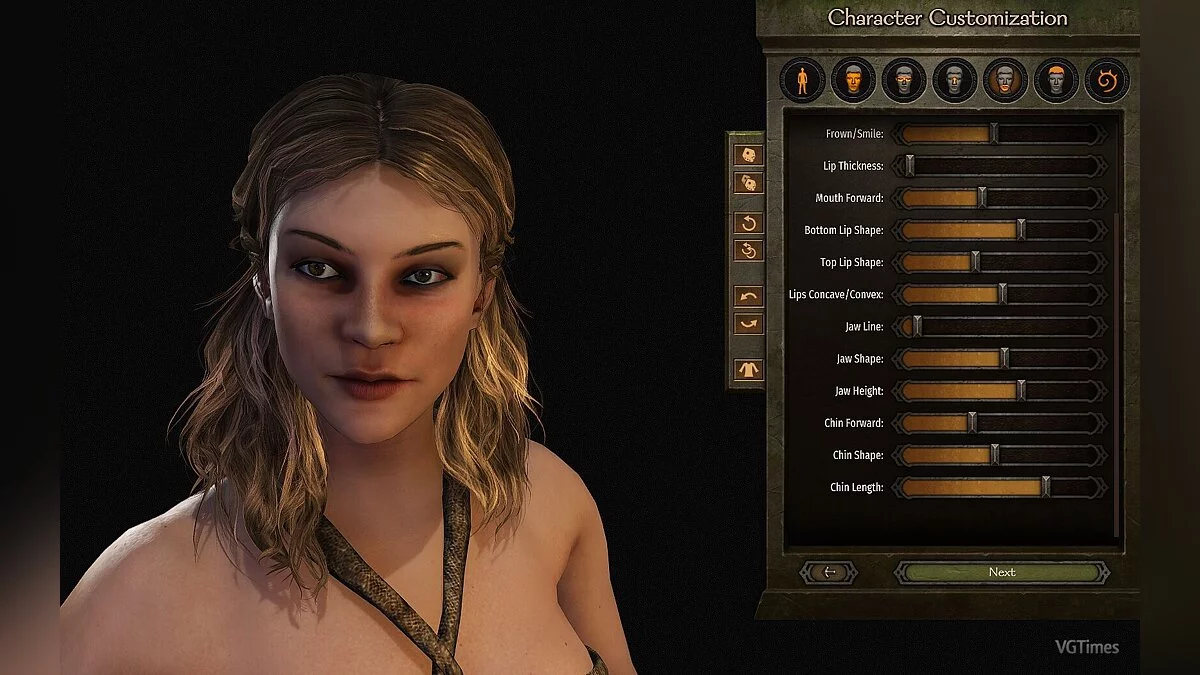Modify the Bottom Lip Shape slider
Viewport: 1200px width, 675px height.
click(1020, 230)
